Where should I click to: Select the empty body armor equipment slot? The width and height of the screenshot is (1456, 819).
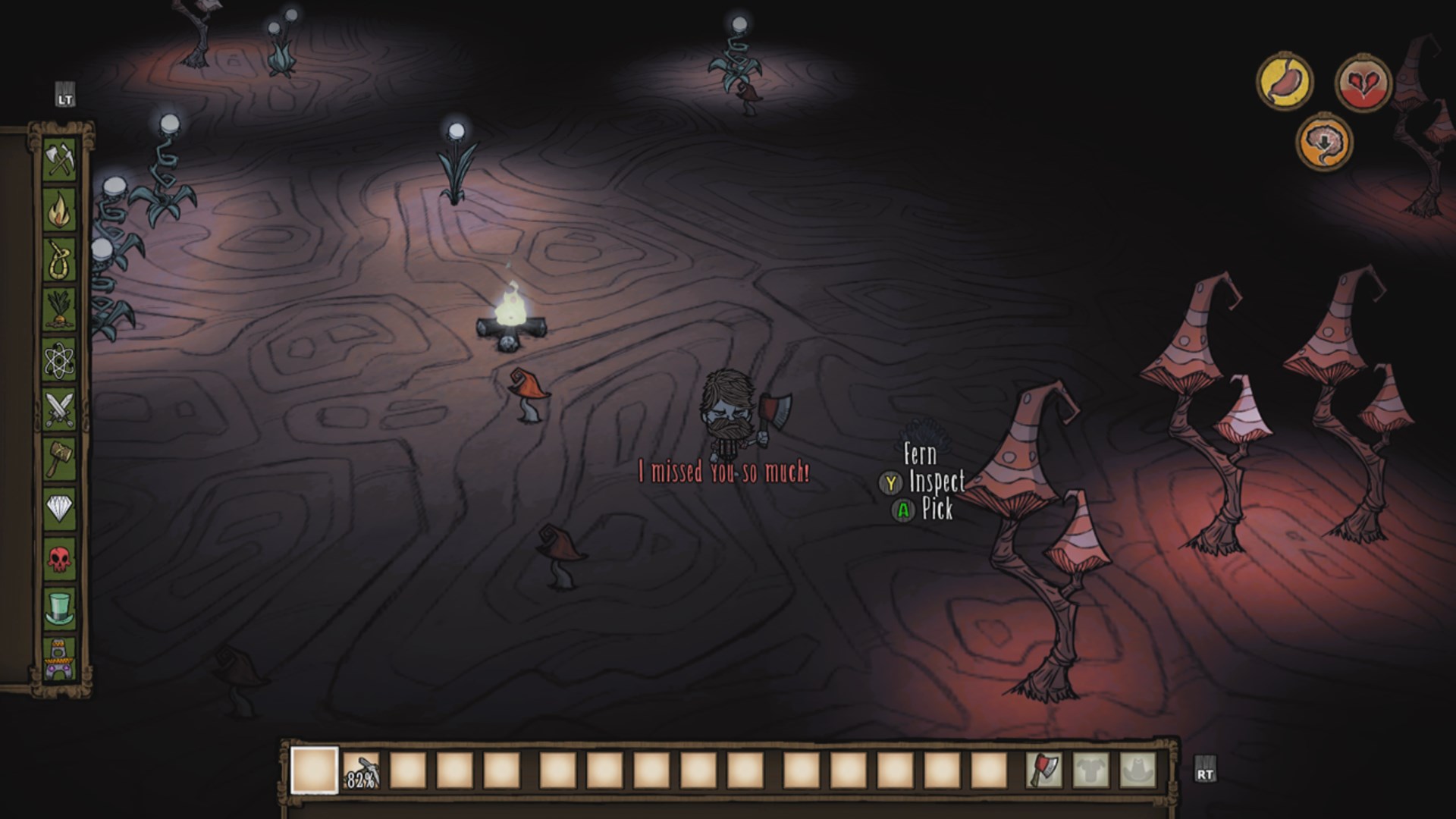1091,770
